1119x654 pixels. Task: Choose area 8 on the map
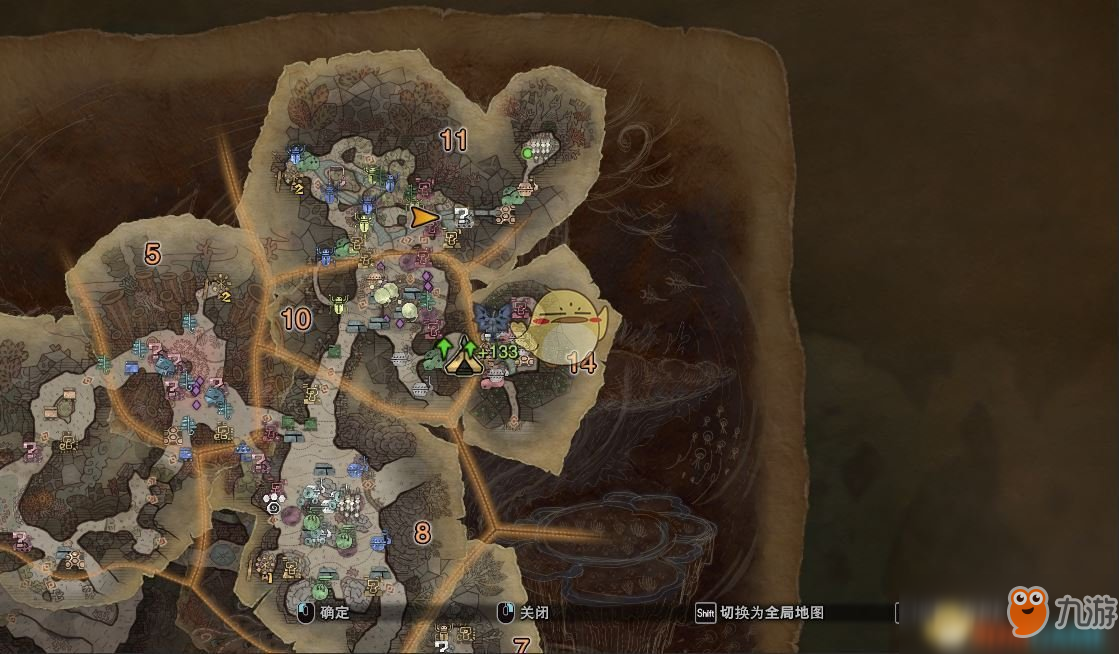[422, 533]
